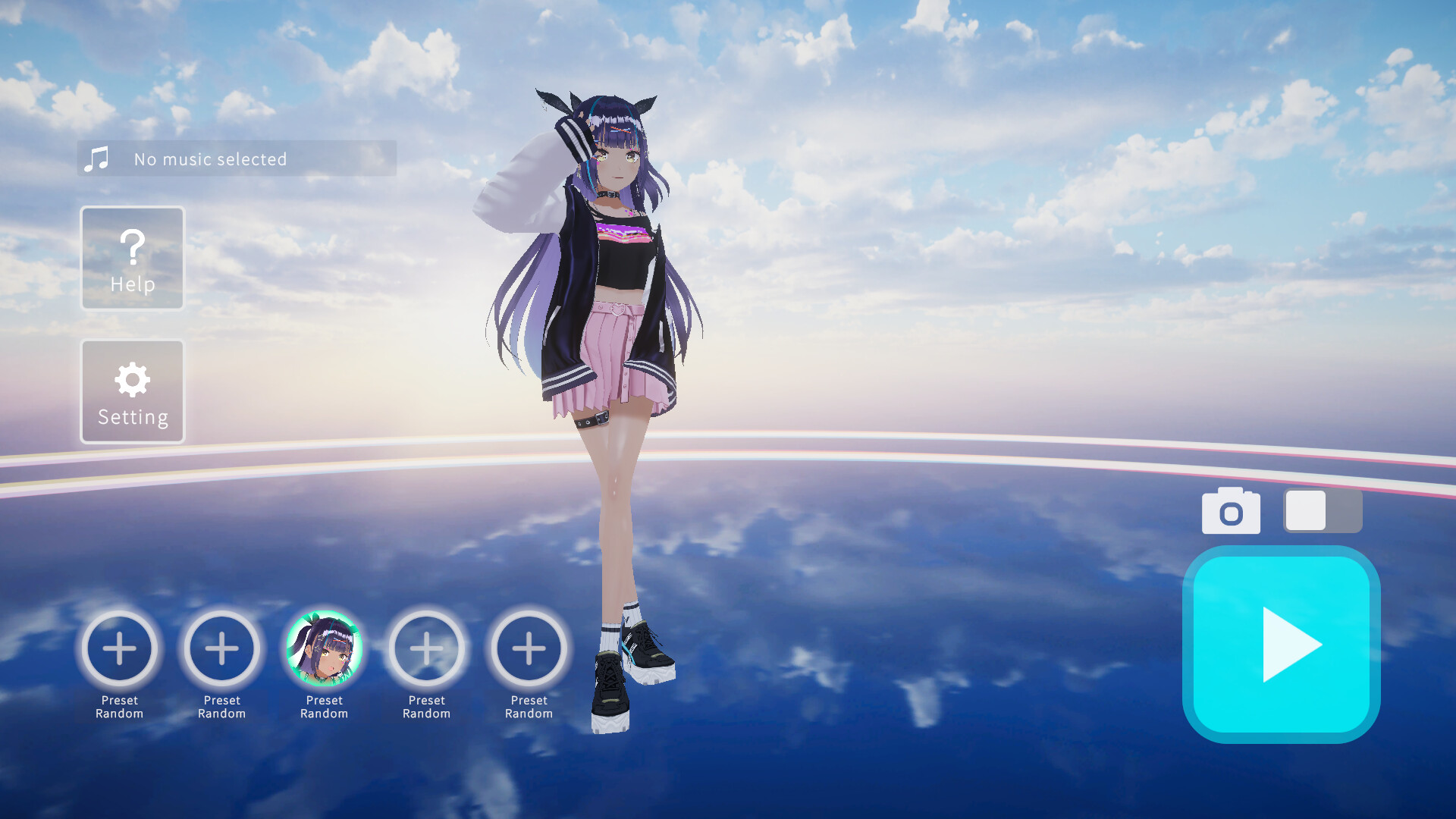This screenshot has width=1456, height=819.
Task: Select the active preset character thumbnail
Action: tap(324, 649)
